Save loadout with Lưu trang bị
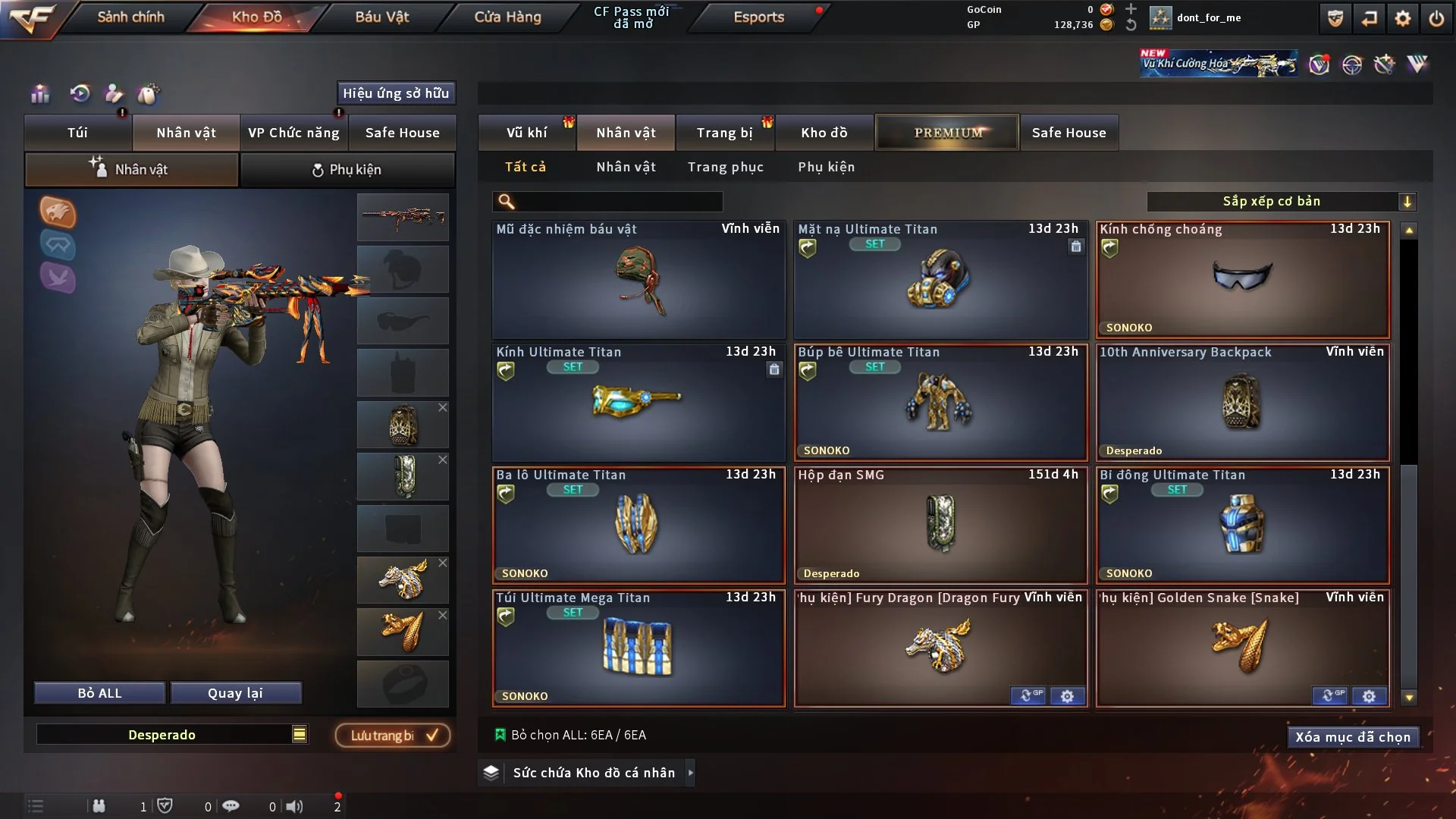The width and height of the screenshot is (1456, 819). [x=393, y=735]
